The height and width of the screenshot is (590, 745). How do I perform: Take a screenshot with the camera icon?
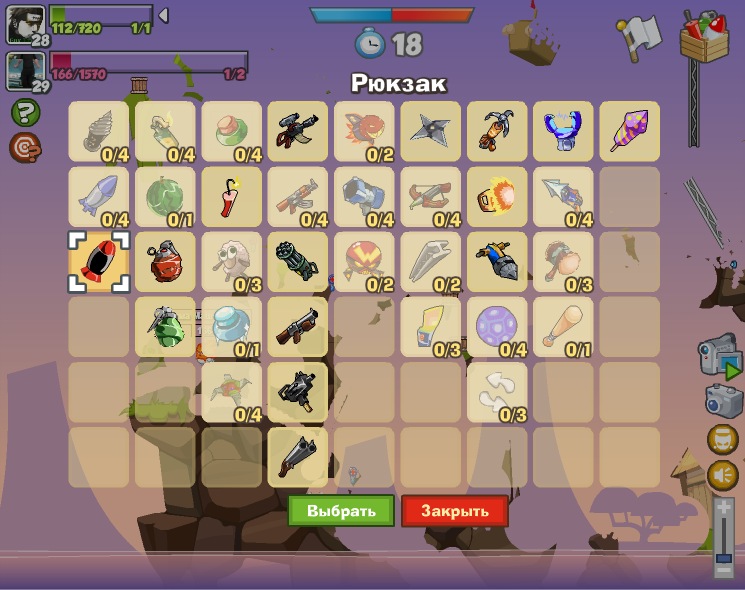click(722, 399)
